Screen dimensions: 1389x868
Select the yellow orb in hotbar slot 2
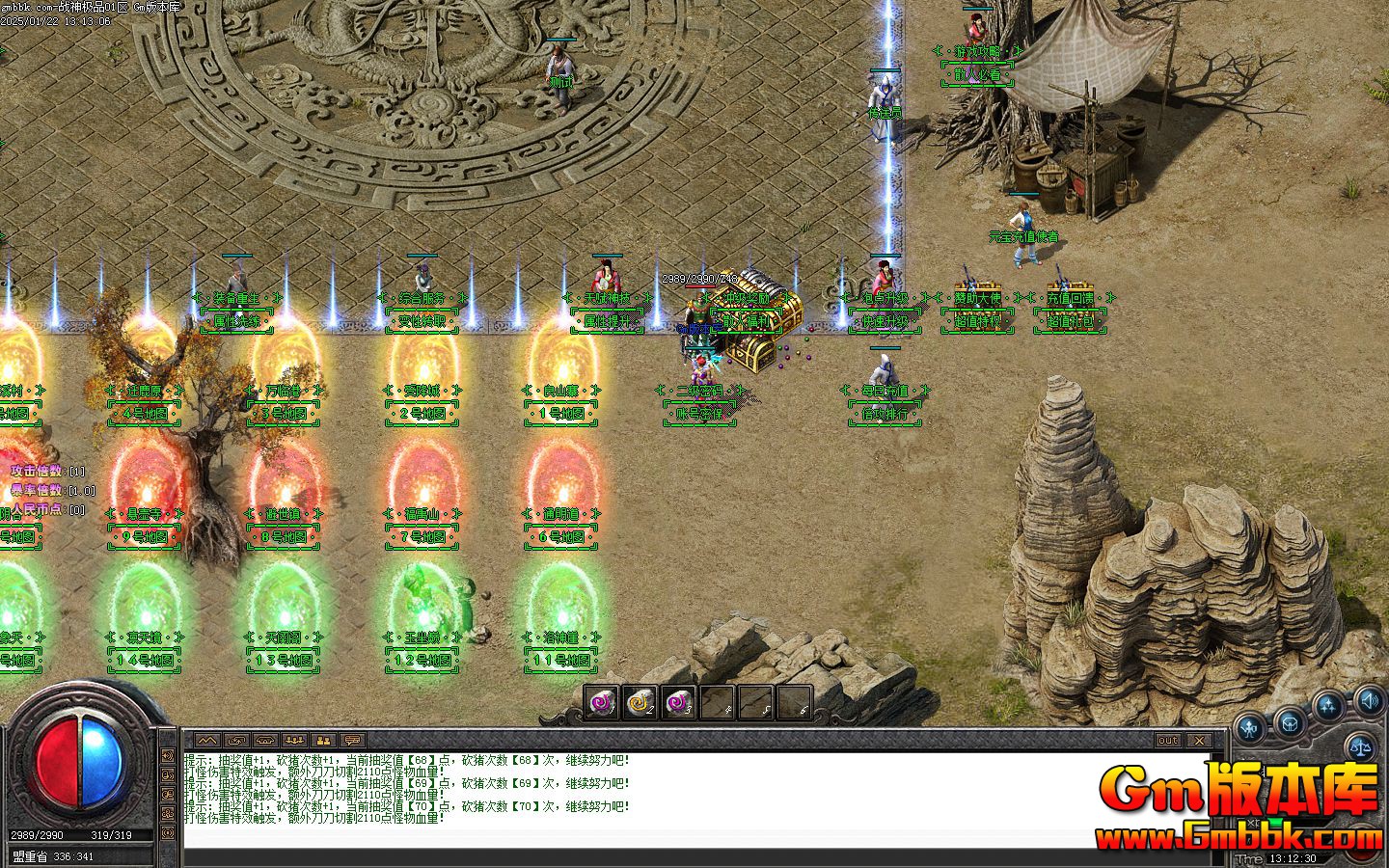coord(640,703)
